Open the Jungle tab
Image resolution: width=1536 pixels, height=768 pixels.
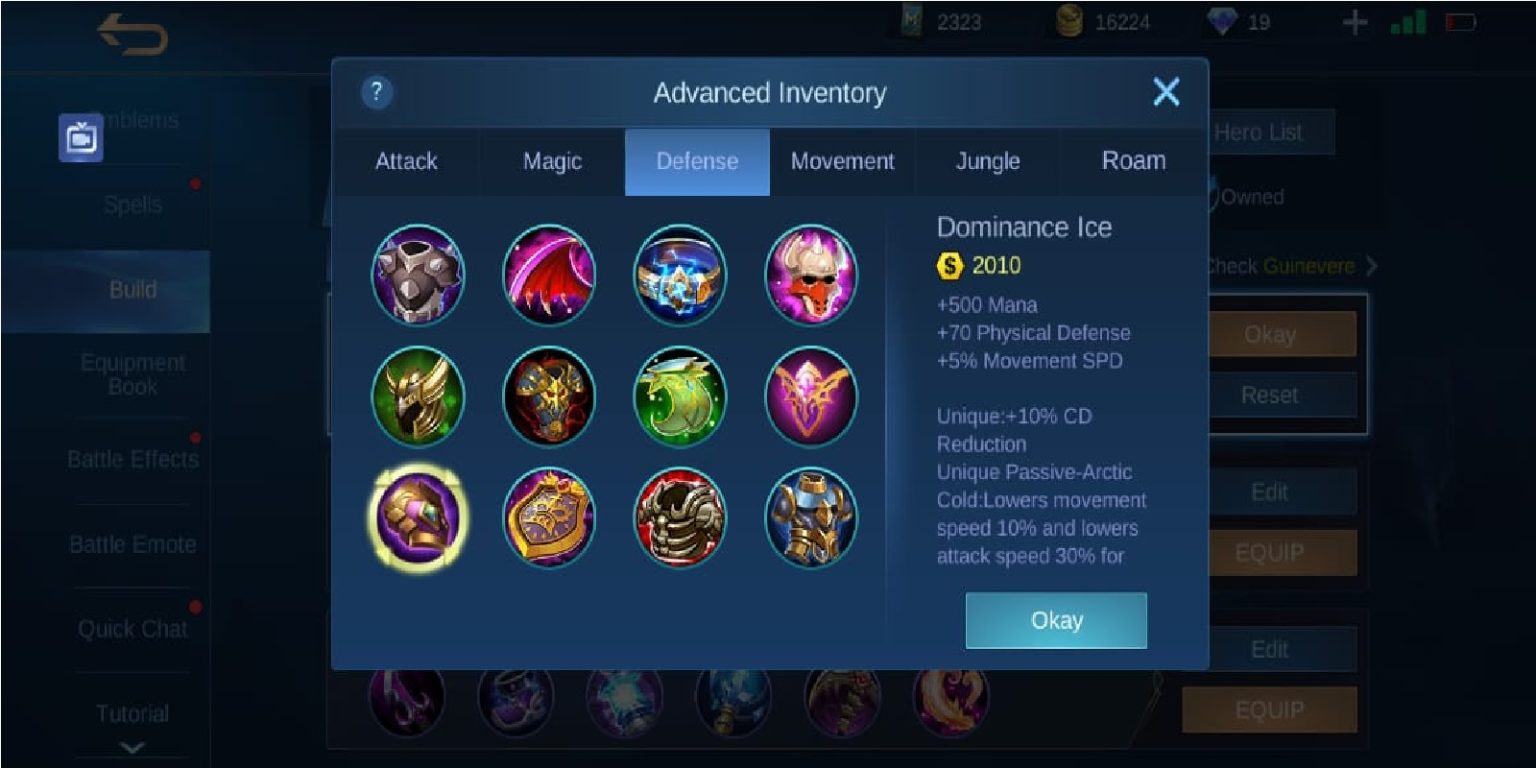[x=986, y=161]
